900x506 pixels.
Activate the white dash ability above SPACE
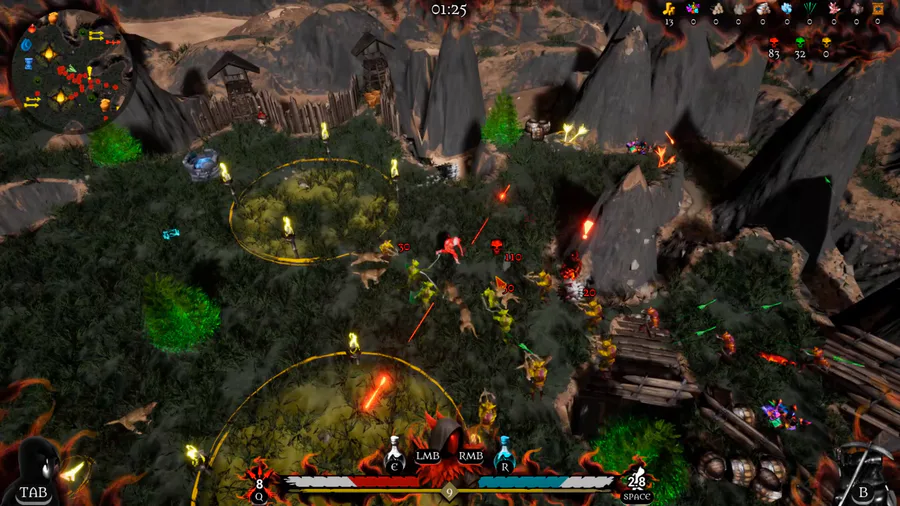pyautogui.click(x=636, y=480)
